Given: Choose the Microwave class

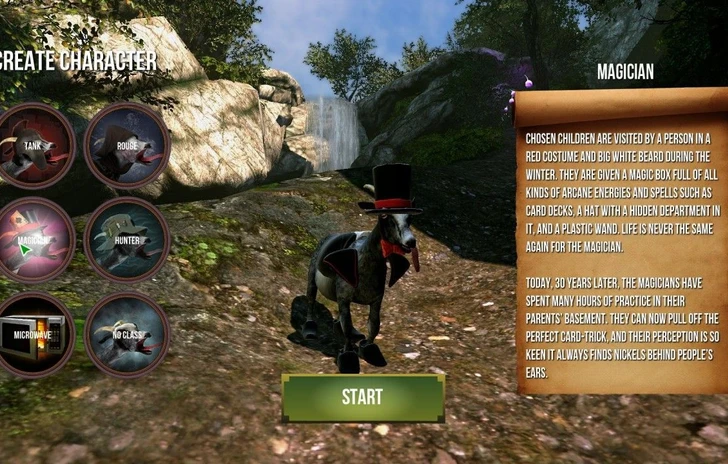Looking at the screenshot, I should coord(35,334).
